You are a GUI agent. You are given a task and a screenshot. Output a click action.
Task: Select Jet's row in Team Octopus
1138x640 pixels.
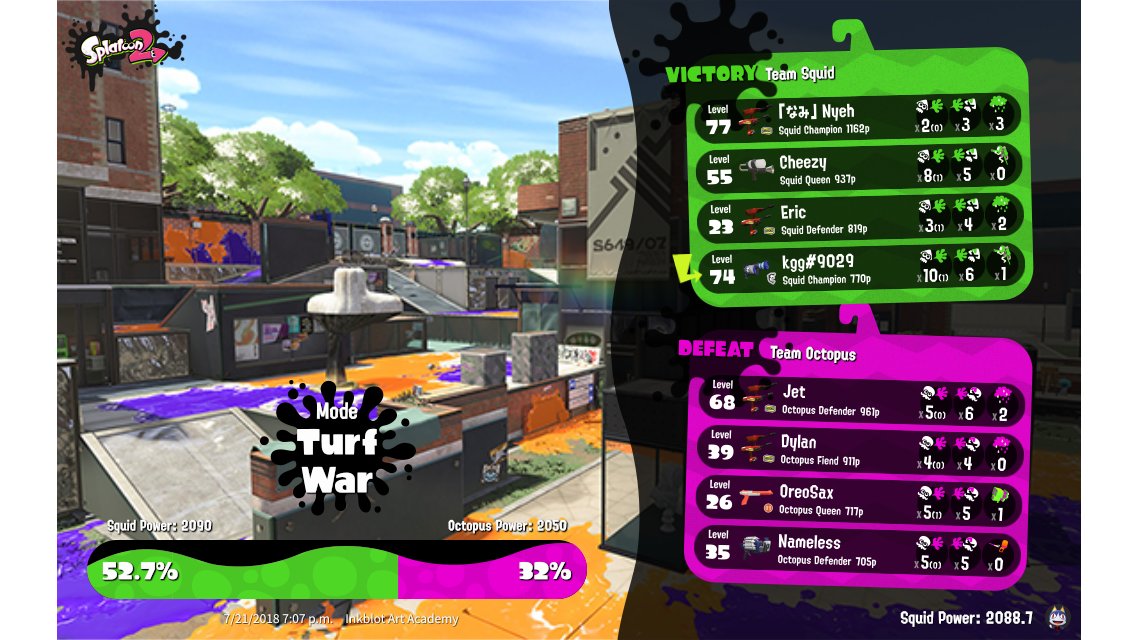coord(855,397)
